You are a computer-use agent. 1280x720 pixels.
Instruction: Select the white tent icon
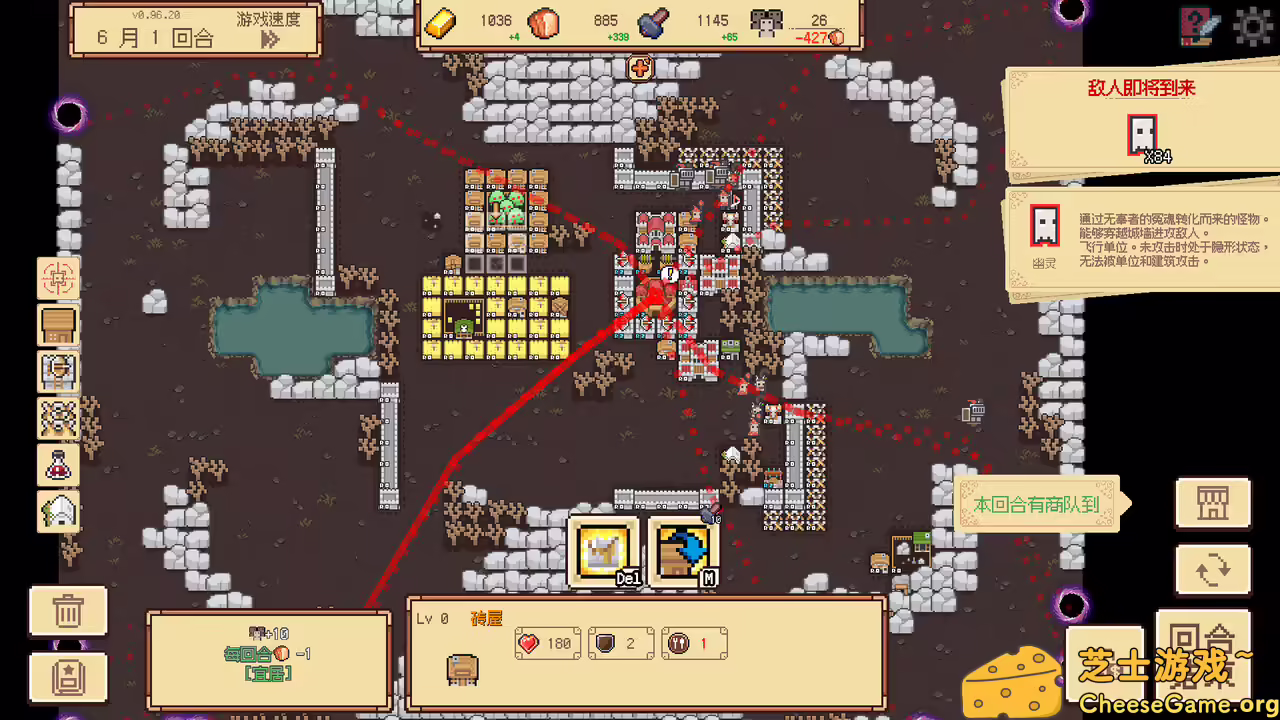59,511
